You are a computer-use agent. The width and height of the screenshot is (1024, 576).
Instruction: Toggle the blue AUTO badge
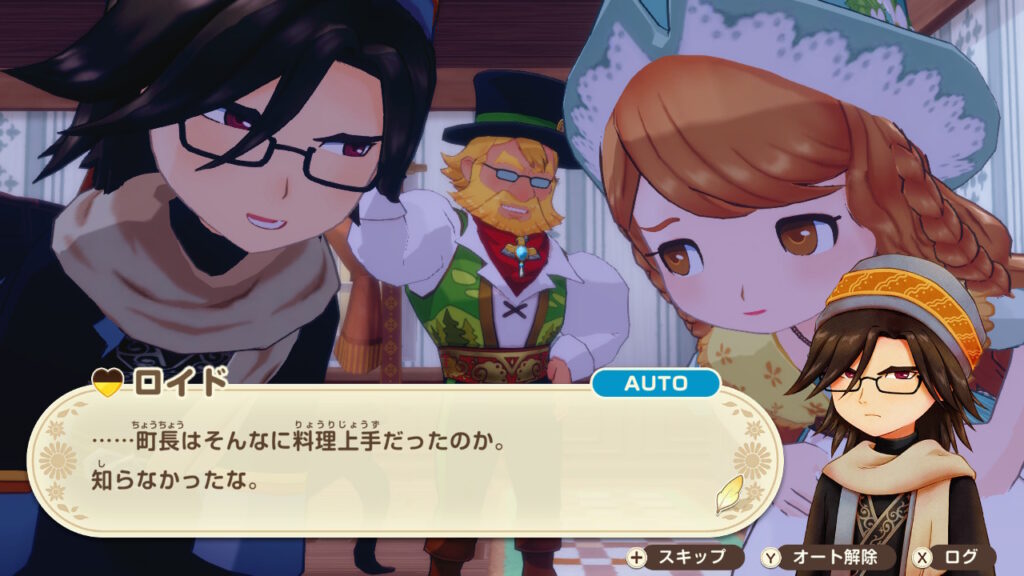click(655, 384)
